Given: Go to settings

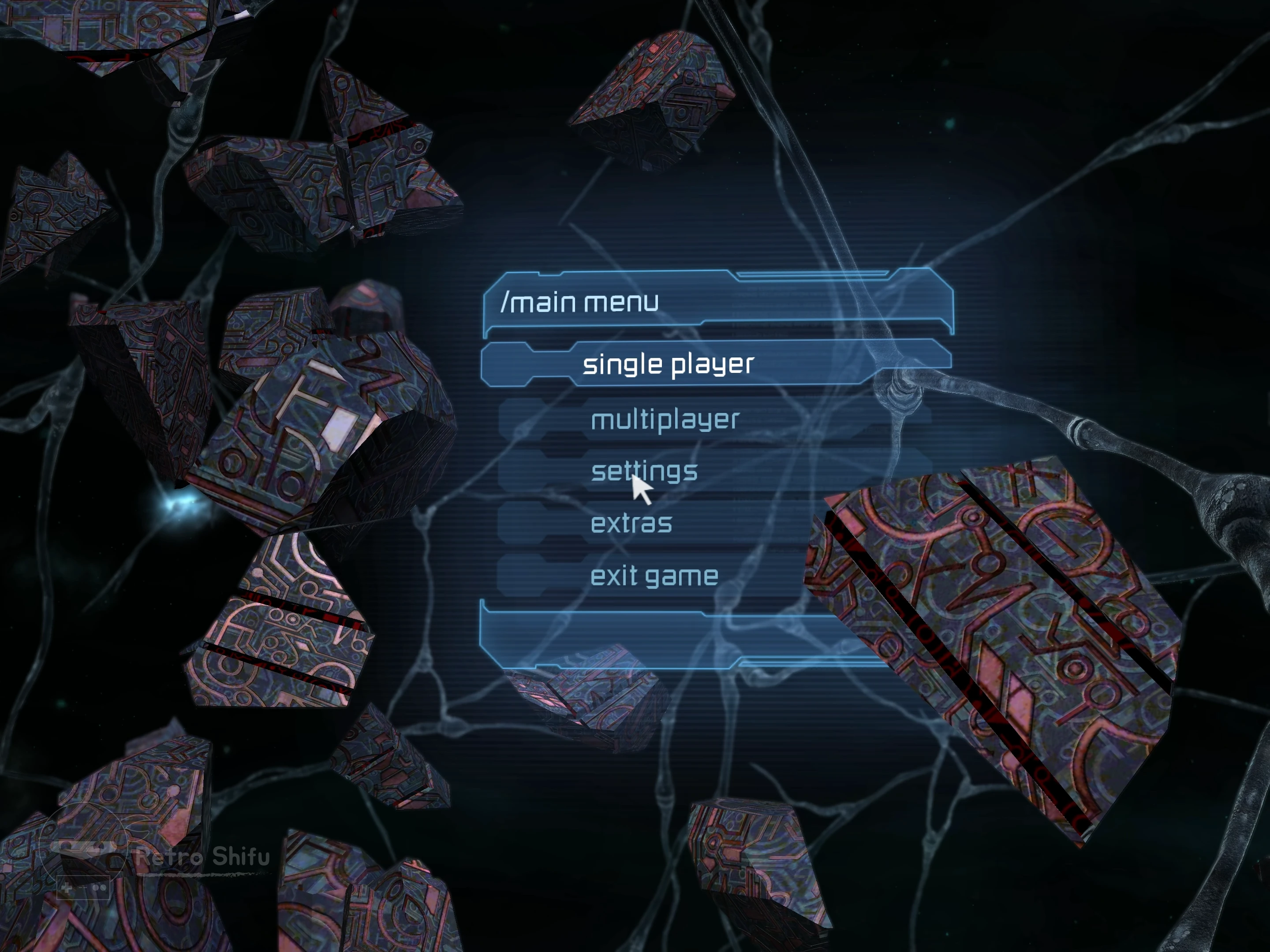Looking at the screenshot, I should [x=644, y=471].
